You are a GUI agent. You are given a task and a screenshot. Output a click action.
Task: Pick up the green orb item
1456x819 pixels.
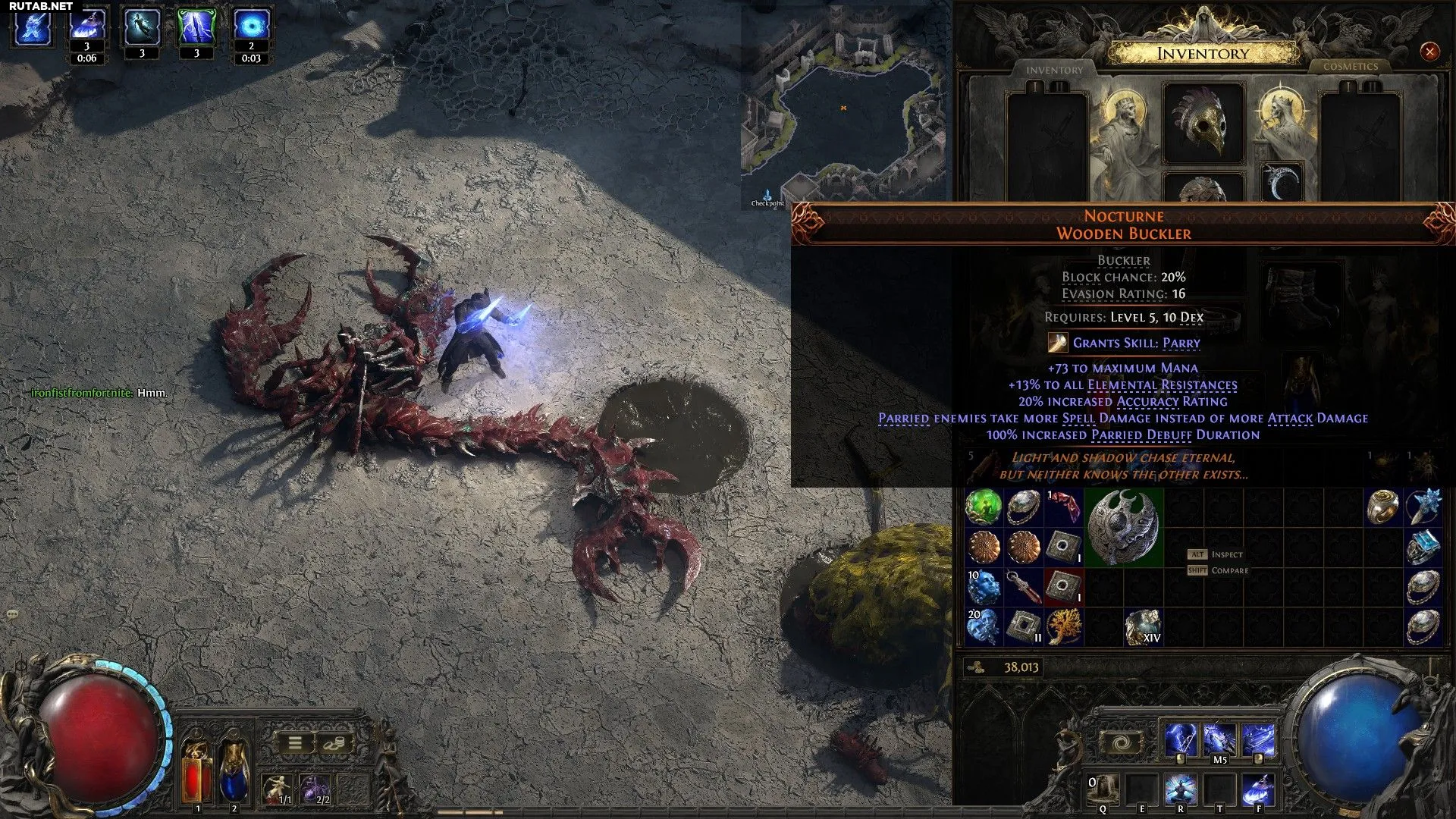984,507
